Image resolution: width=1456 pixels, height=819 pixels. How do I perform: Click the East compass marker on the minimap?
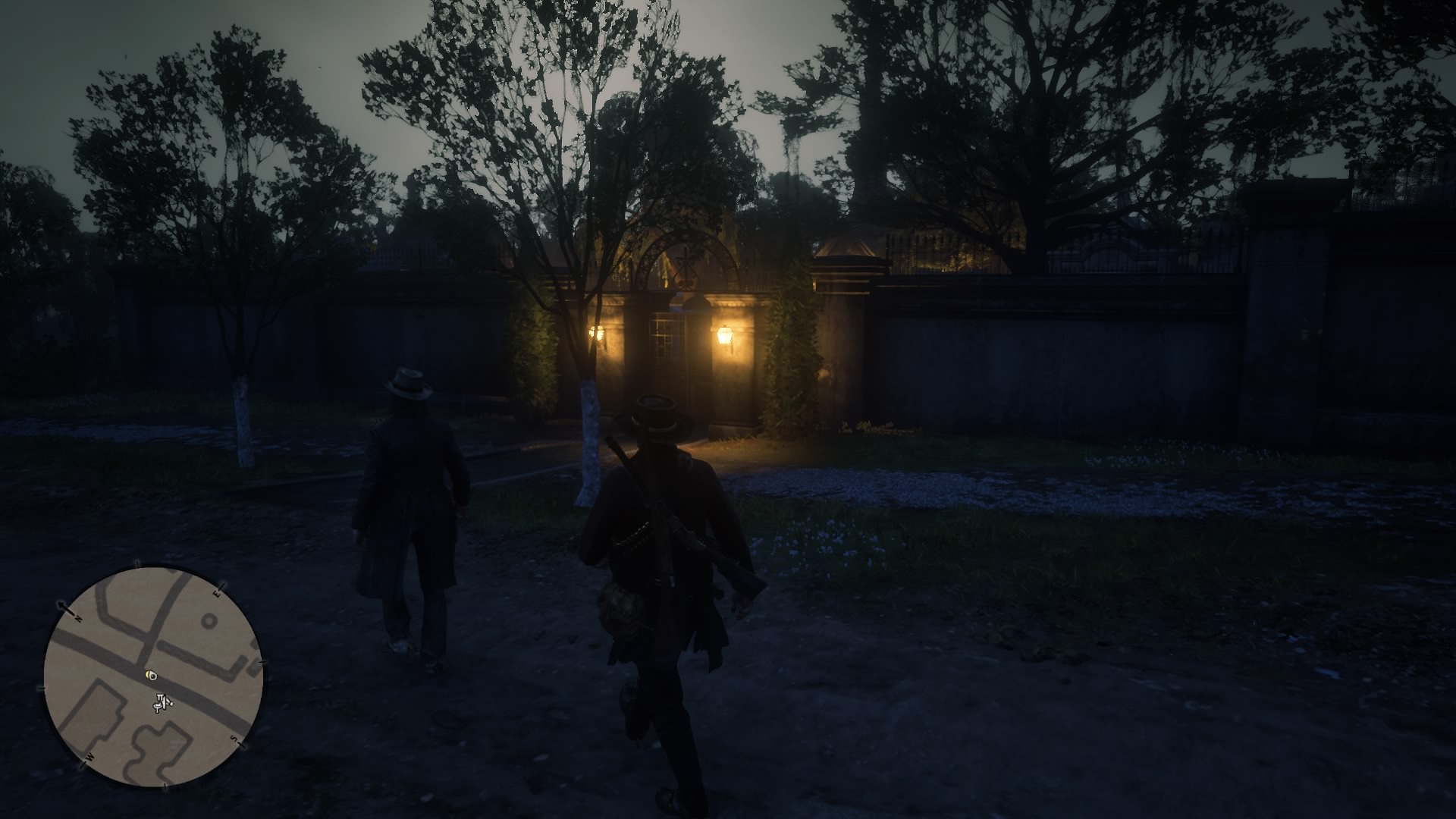pyautogui.click(x=218, y=592)
